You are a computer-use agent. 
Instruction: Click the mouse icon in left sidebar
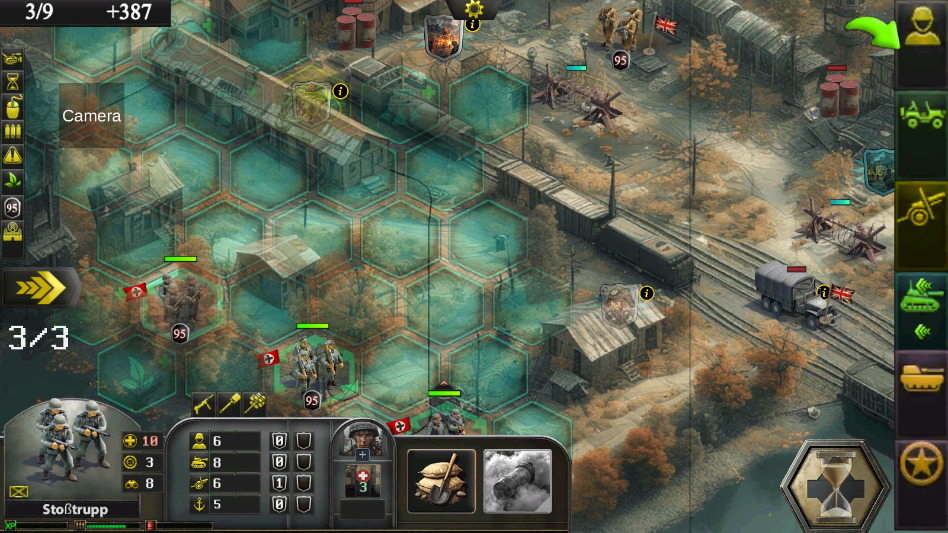click(x=13, y=107)
